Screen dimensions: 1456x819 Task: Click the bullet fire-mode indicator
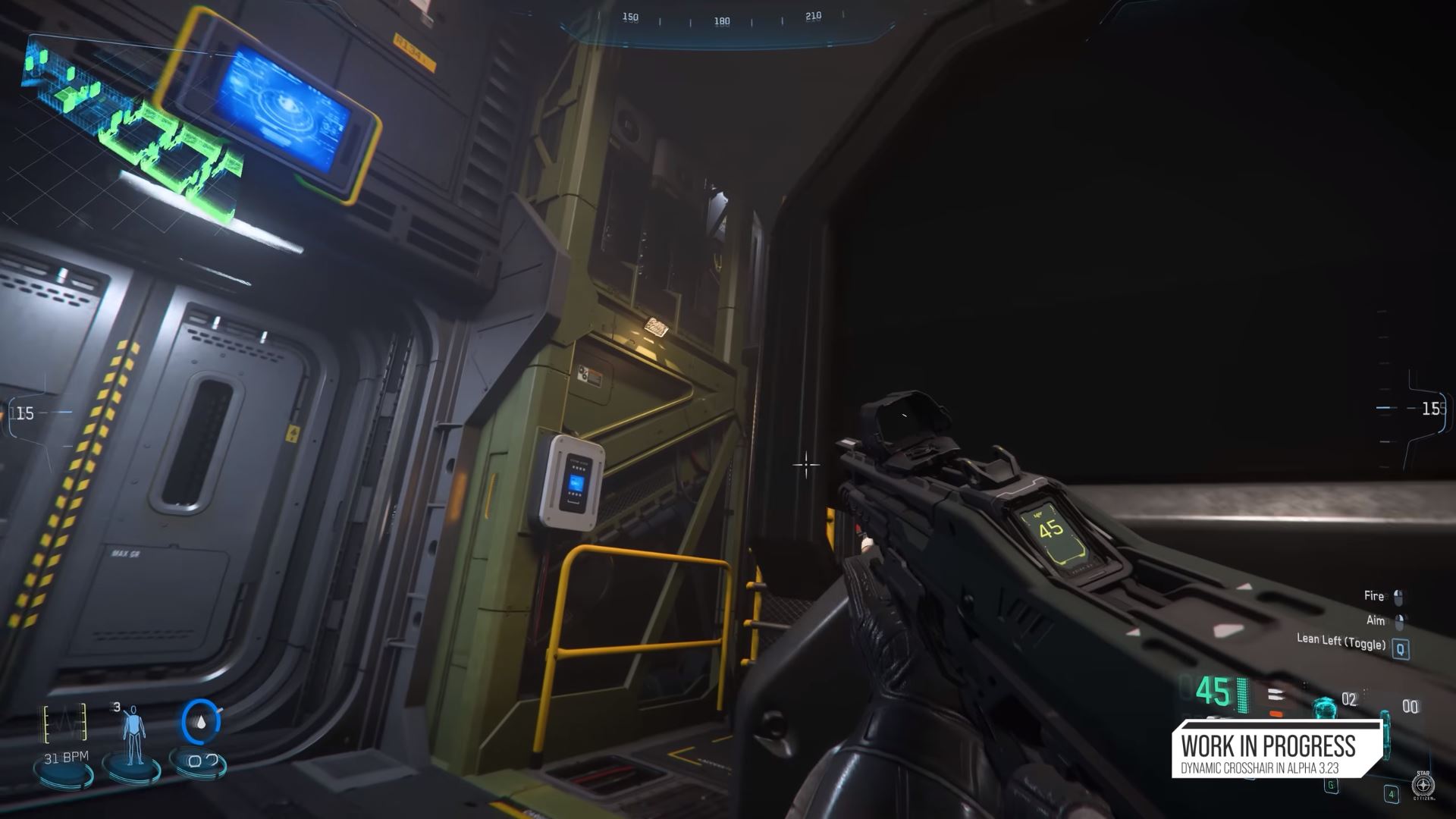coord(1276,695)
